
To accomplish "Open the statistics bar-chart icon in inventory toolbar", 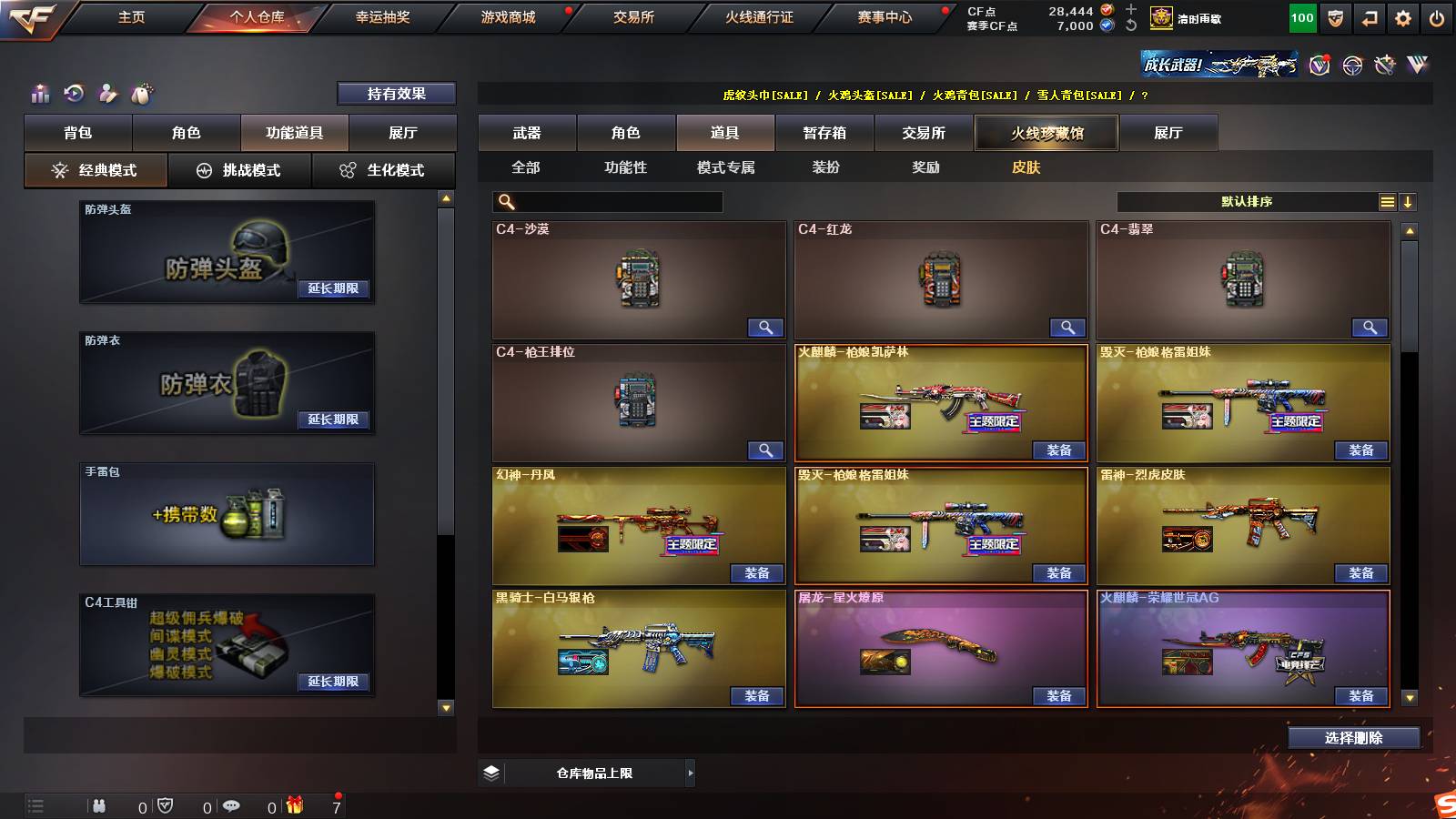I will (x=40, y=92).
